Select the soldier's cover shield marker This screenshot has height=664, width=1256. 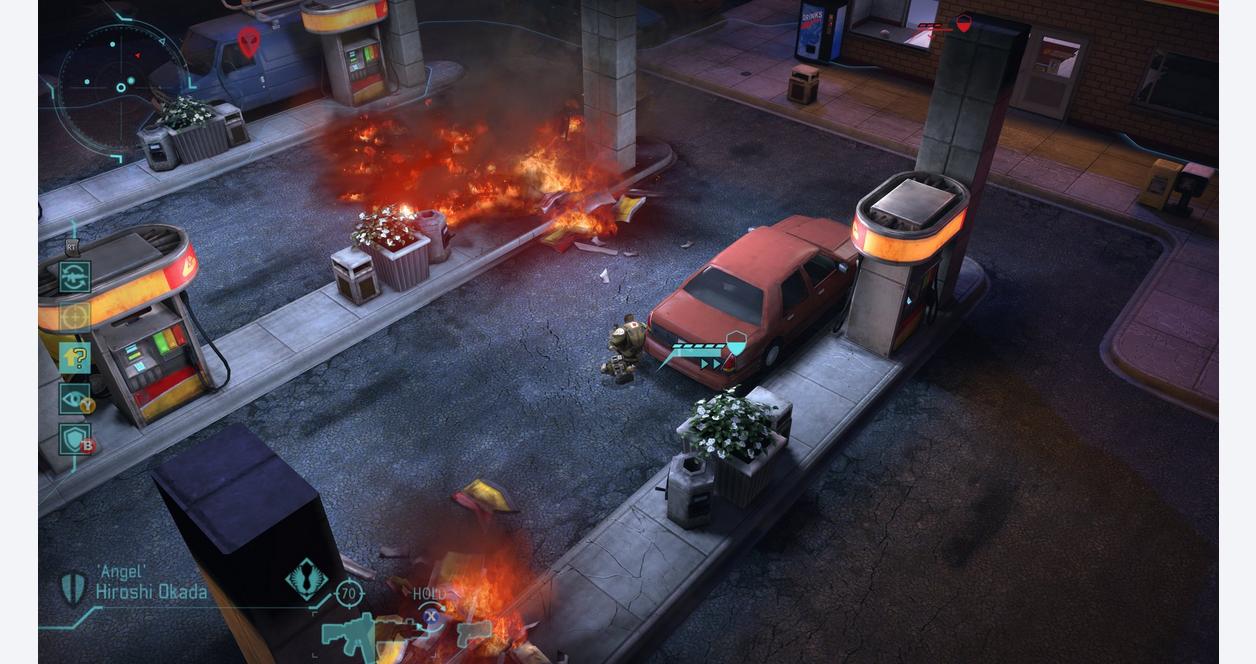736,344
